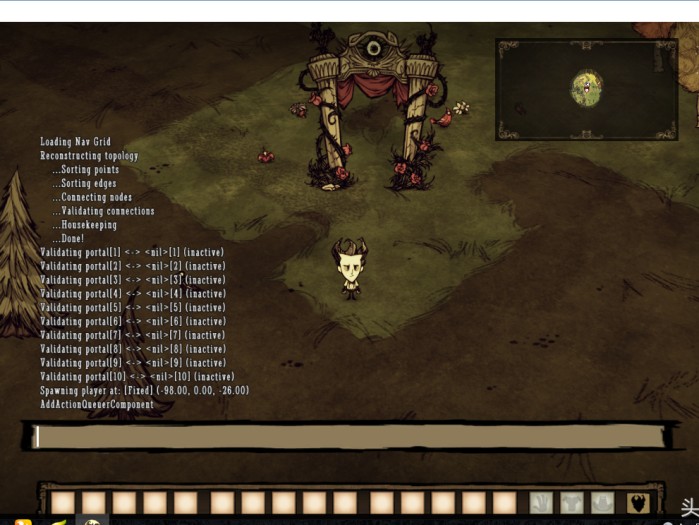
Task: Click the dark icon ending the inventory bar
Action: tap(638, 503)
